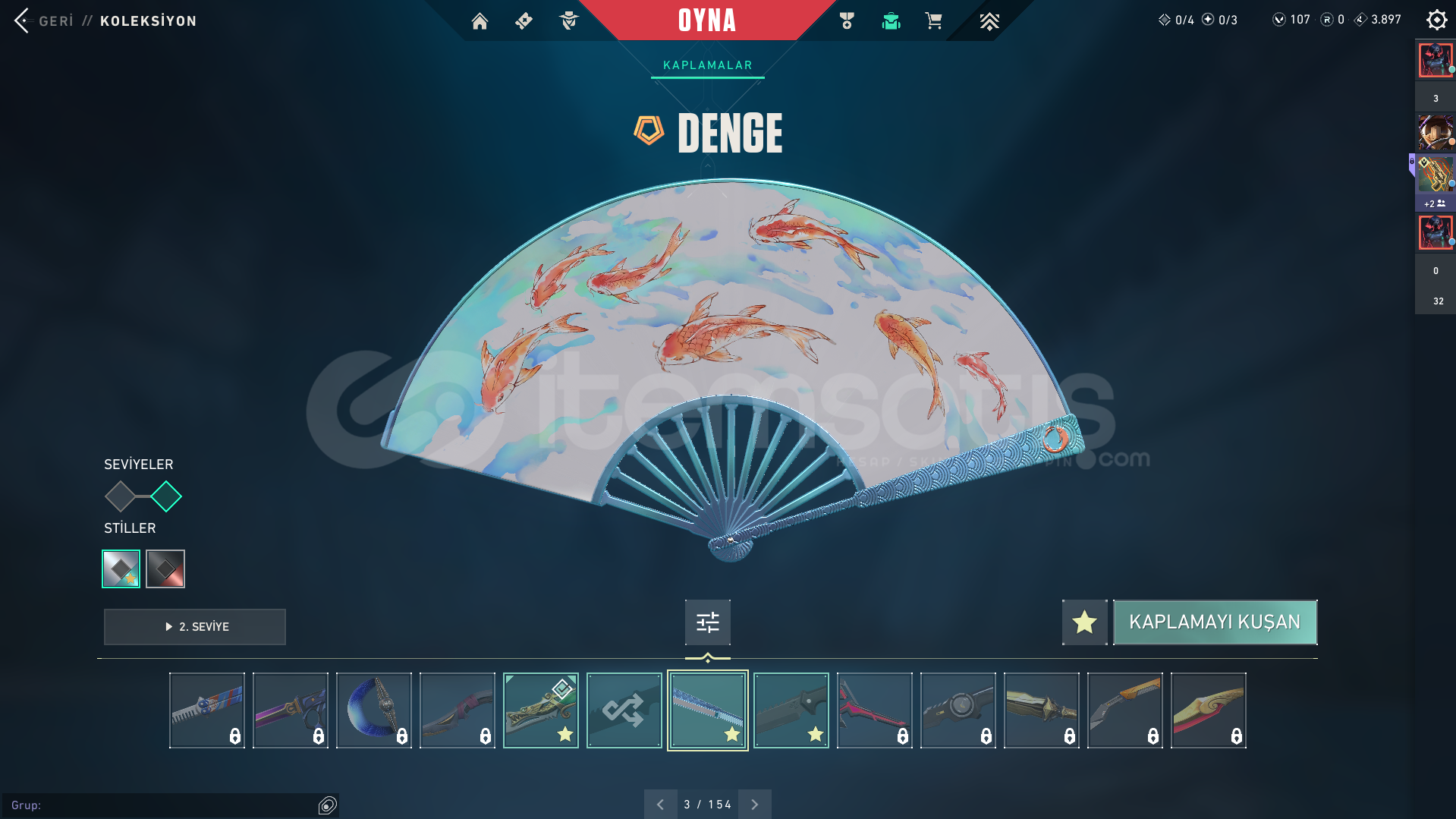Select the second teal level diamond
The height and width of the screenshot is (819, 1456).
(166, 497)
